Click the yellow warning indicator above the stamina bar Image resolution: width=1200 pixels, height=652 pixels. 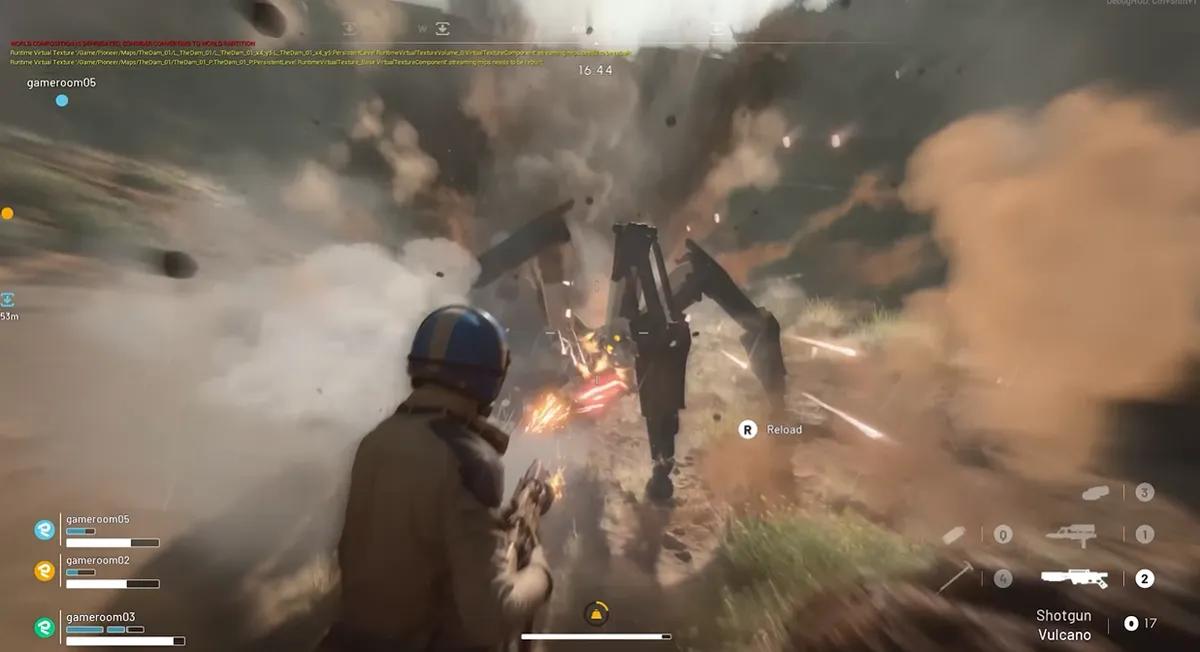596,613
